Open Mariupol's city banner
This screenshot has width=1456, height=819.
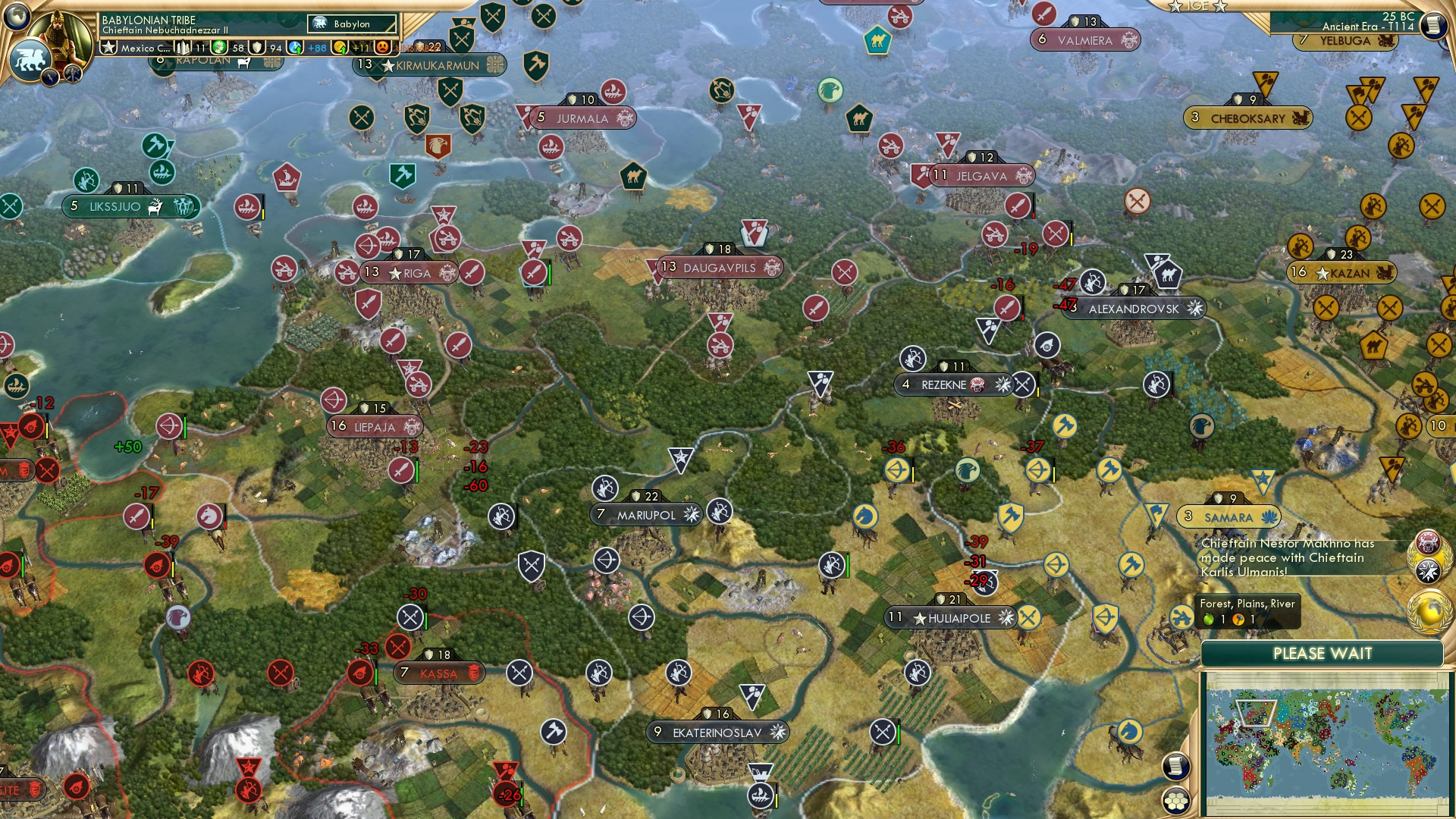pos(646,513)
